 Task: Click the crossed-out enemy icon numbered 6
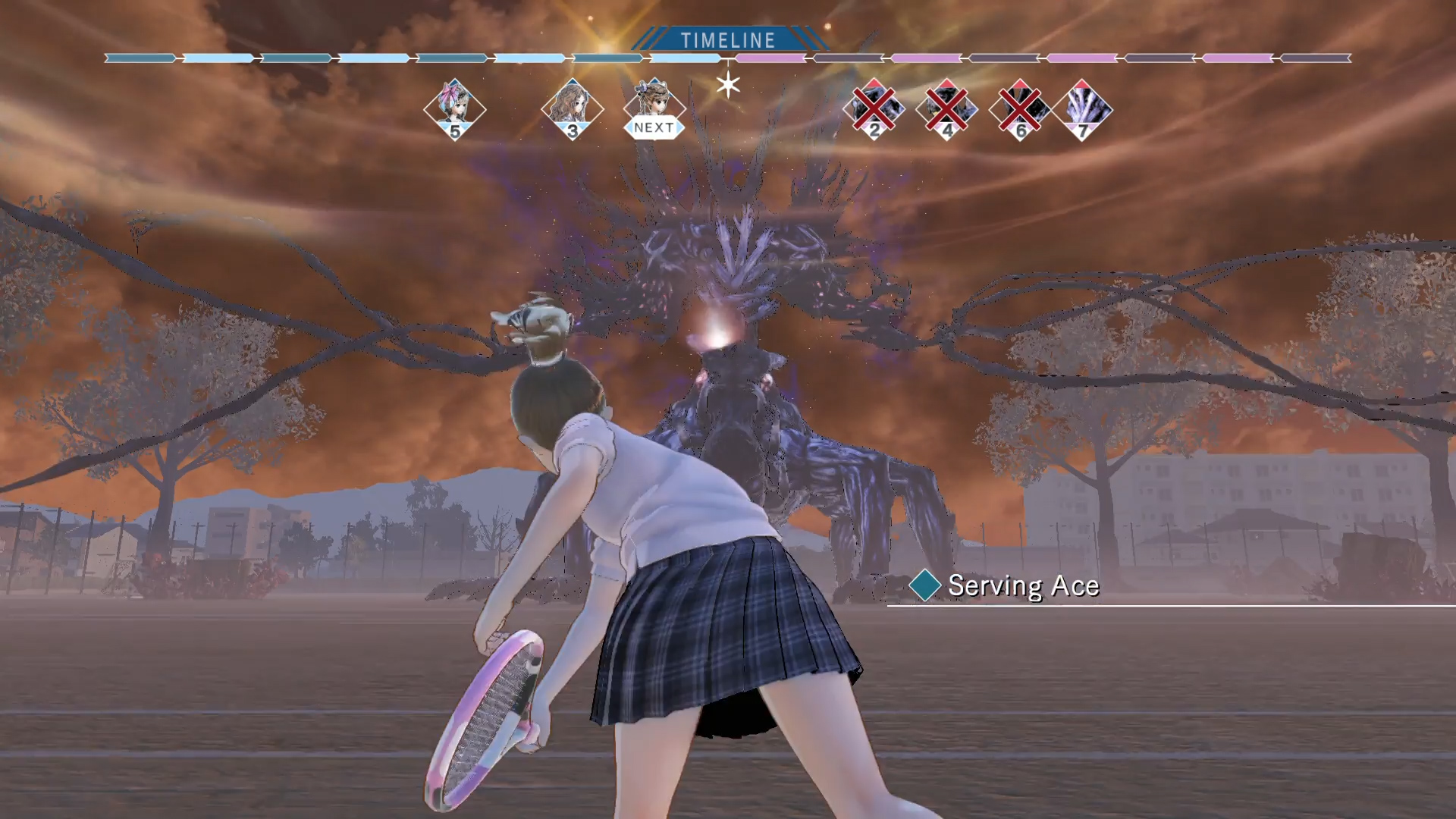point(1019,108)
